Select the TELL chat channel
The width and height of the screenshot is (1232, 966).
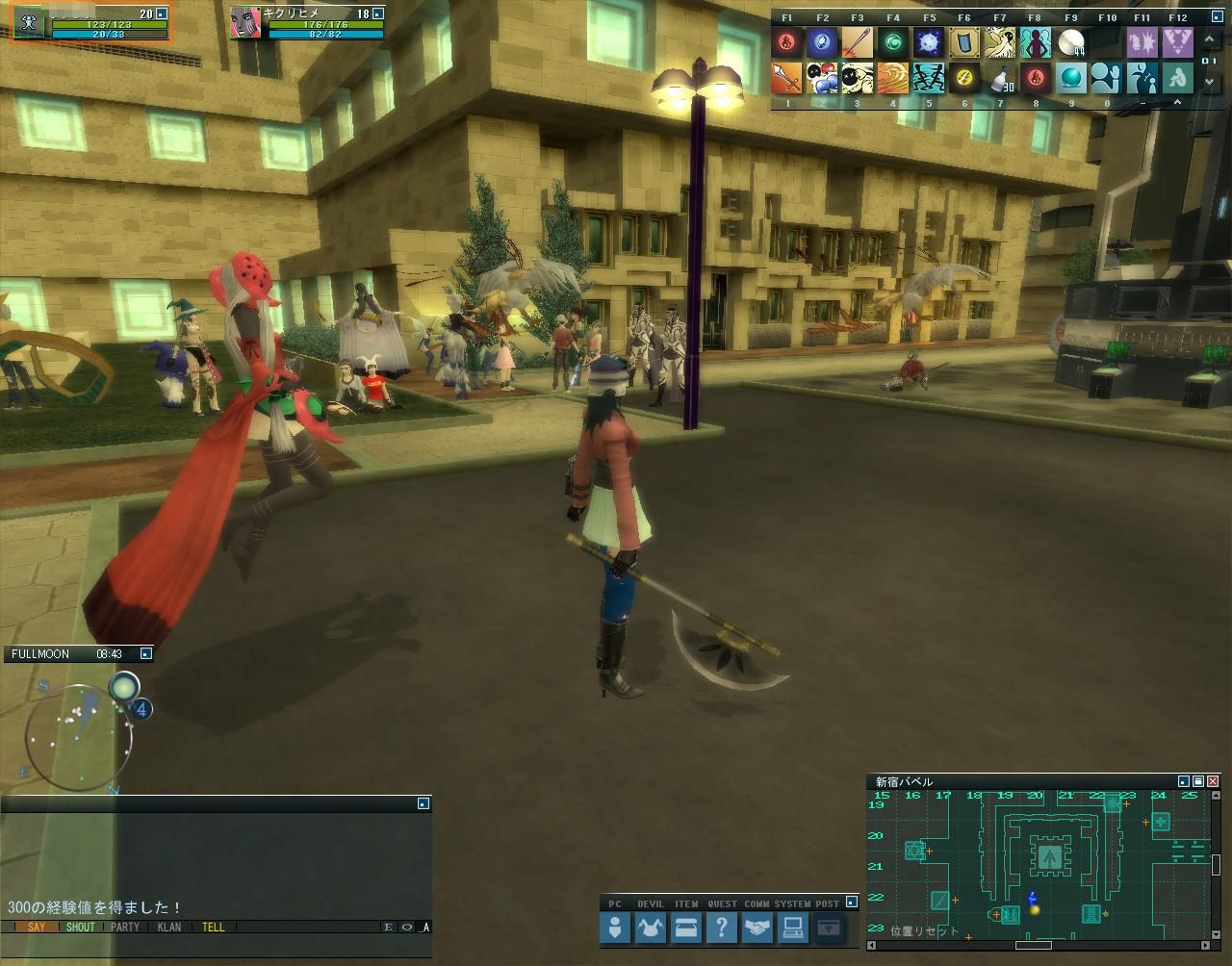[214, 928]
